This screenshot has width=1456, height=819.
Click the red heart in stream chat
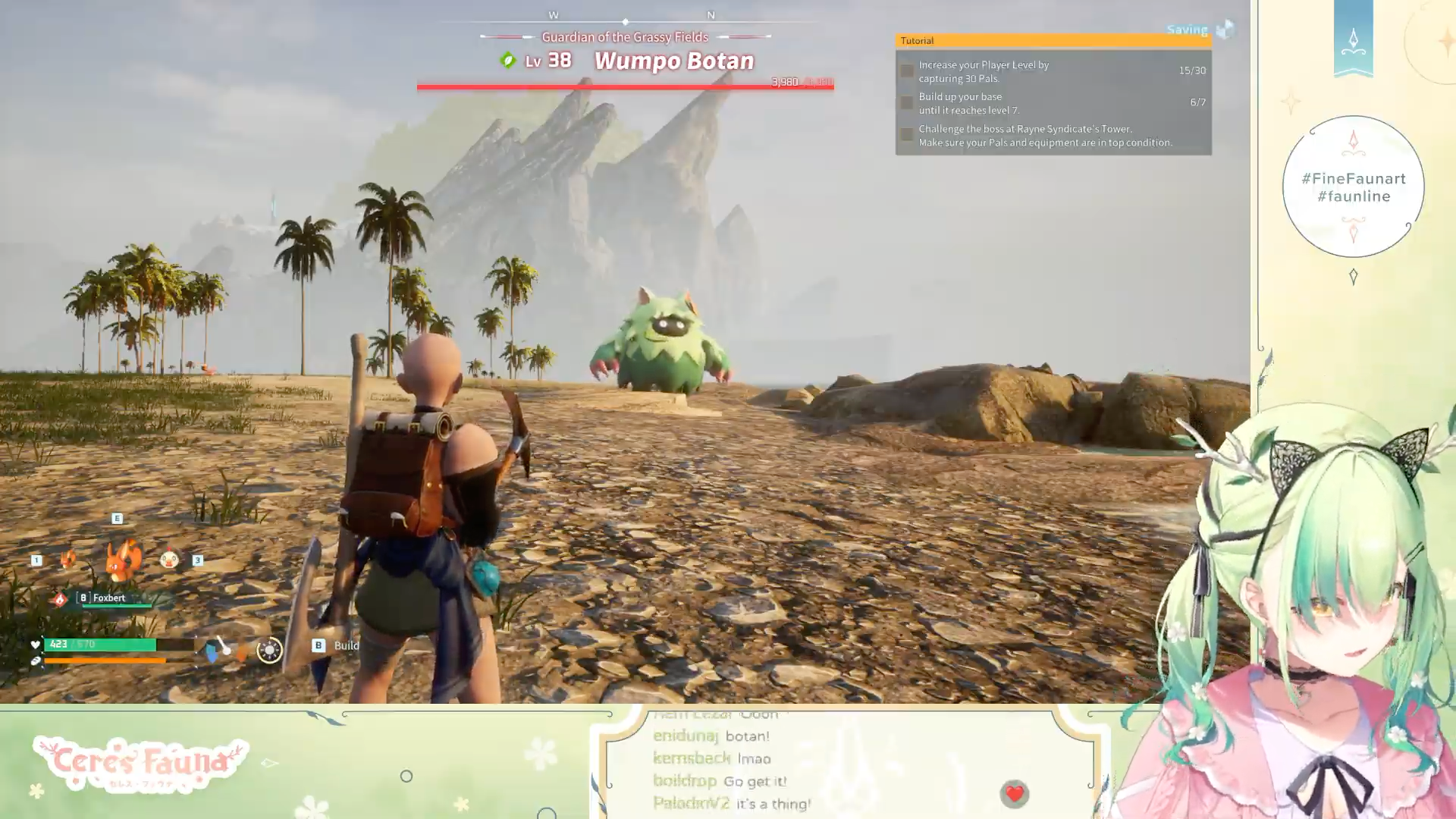(1014, 793)
